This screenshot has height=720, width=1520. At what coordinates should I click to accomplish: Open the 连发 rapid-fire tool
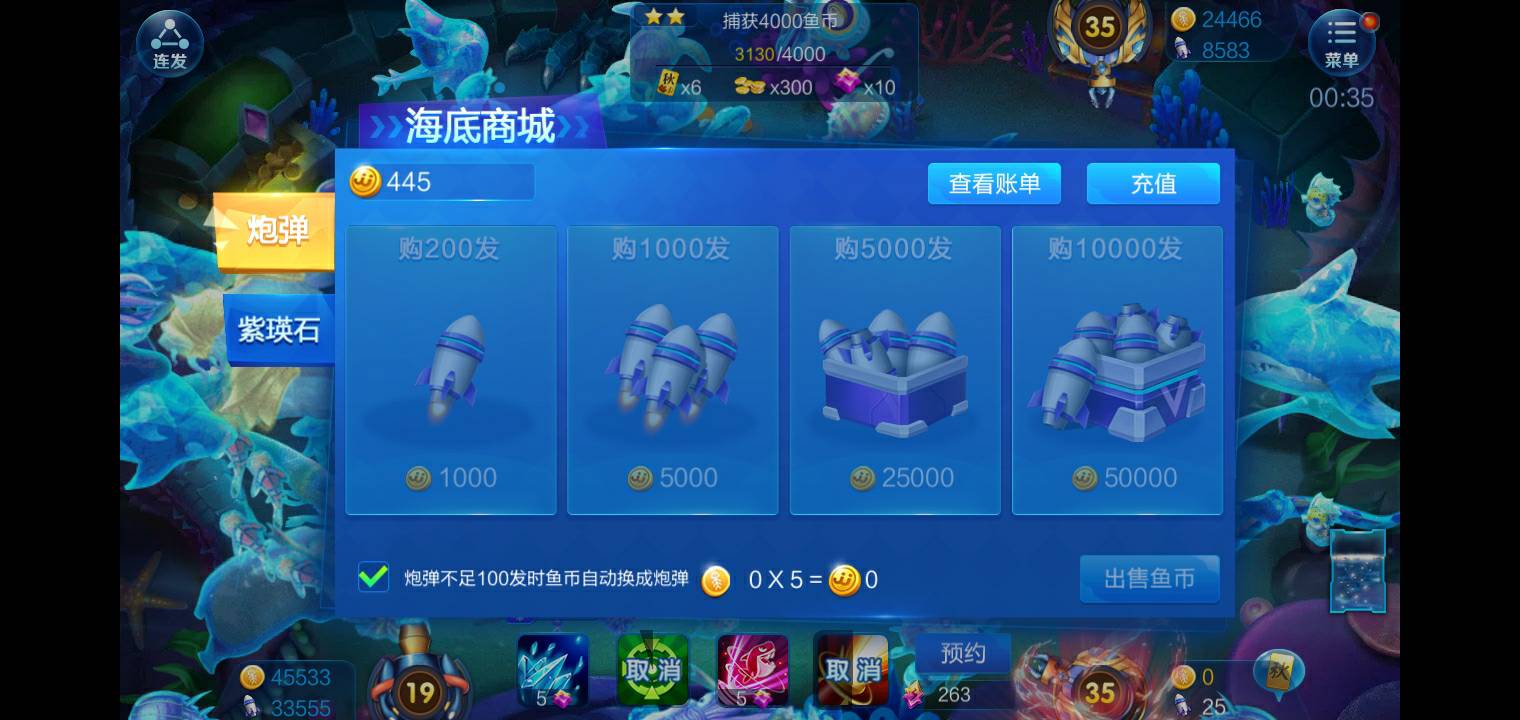(168, 42)
